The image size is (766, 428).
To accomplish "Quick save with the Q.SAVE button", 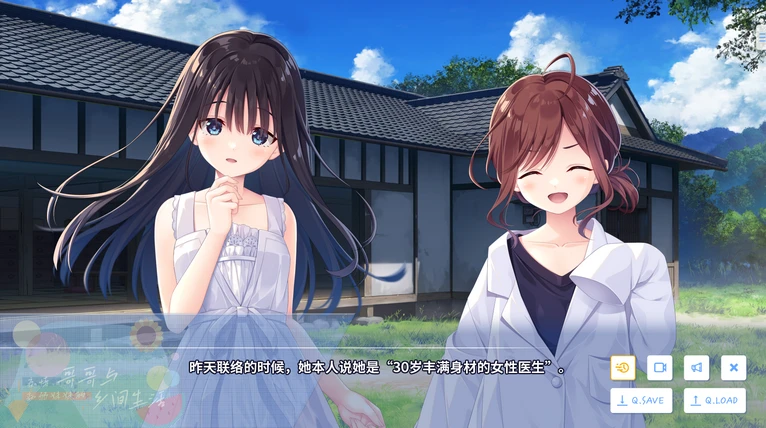I will (x=641, y=400).
